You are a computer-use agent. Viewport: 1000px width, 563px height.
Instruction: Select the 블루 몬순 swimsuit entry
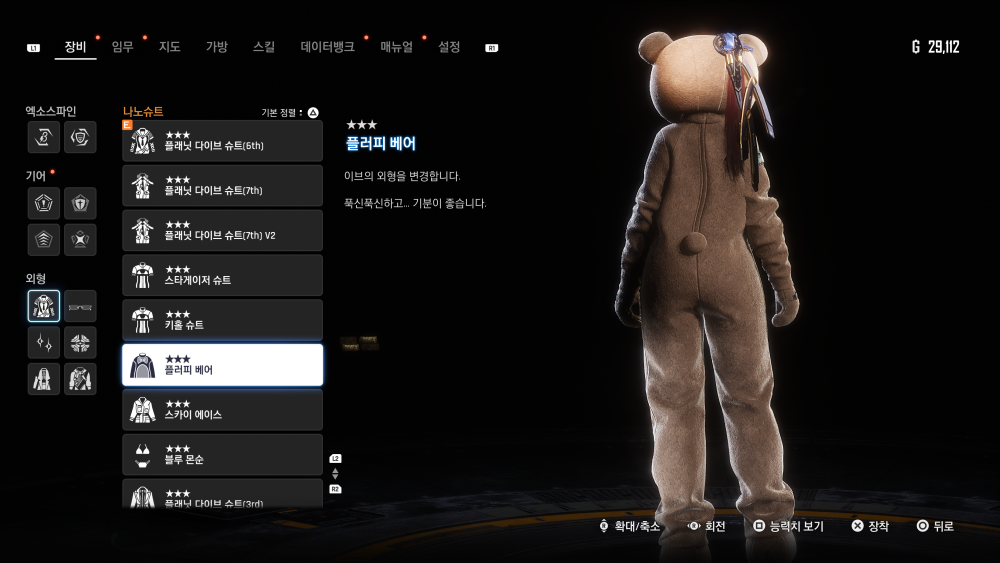coord(222,455)
